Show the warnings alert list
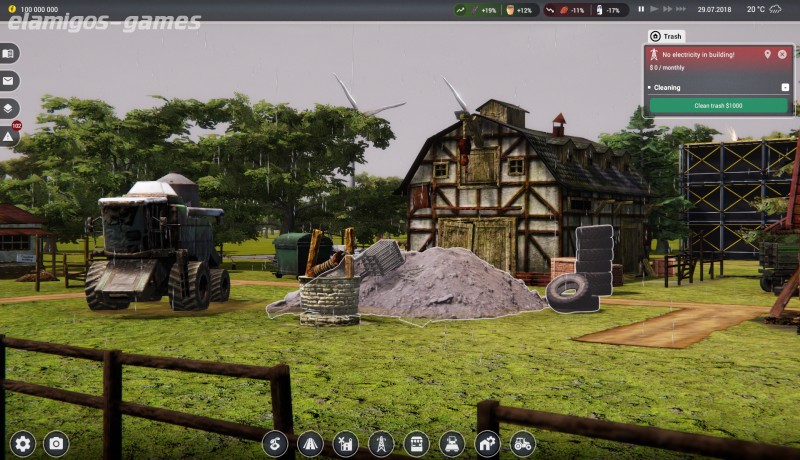The height and width of the screenshot is (460, 800). tap(9, 134)
